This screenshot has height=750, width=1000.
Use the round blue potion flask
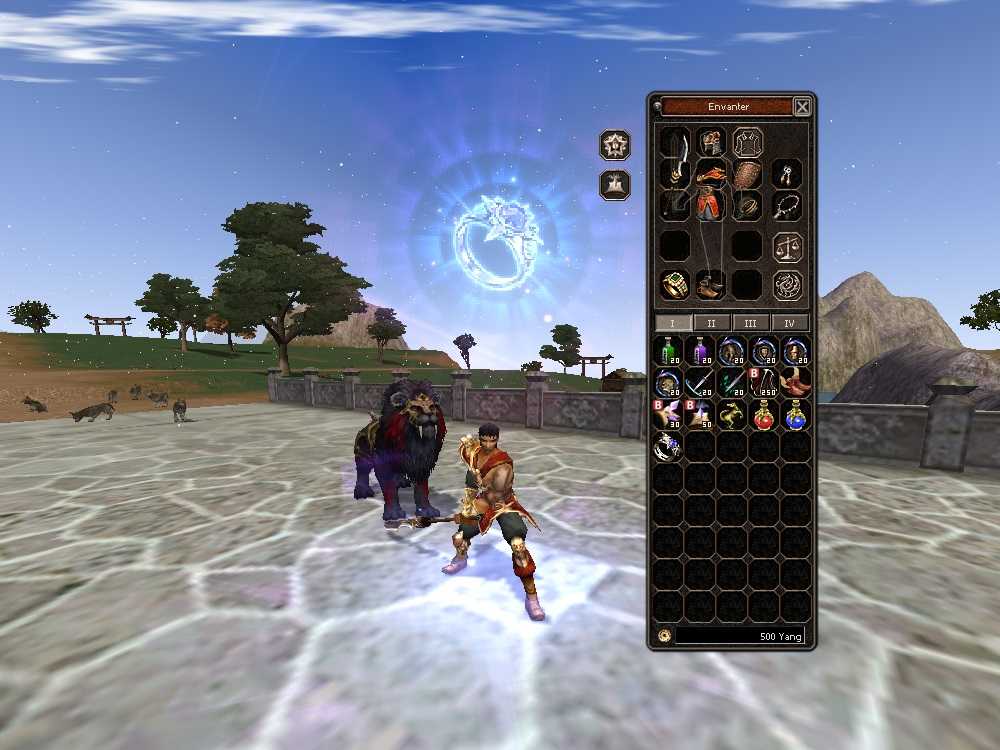(x=796, y=415)
